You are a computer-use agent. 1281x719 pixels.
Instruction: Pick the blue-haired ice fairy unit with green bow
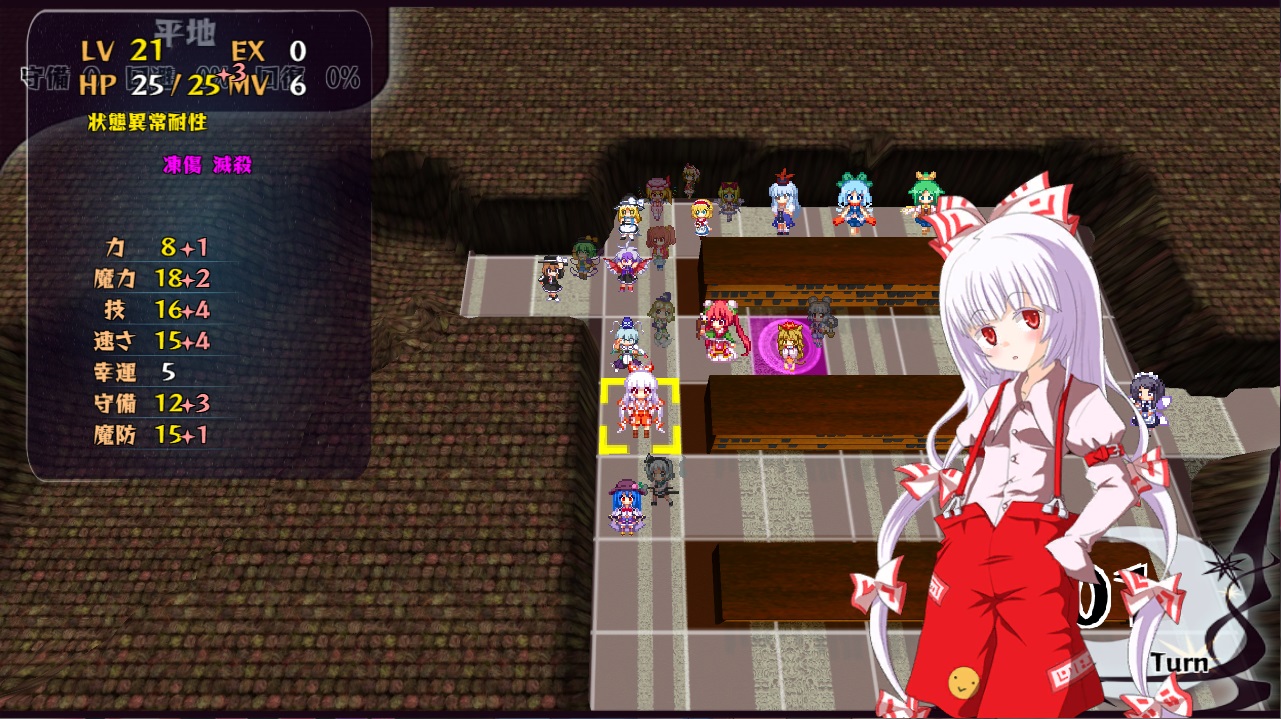854,201
